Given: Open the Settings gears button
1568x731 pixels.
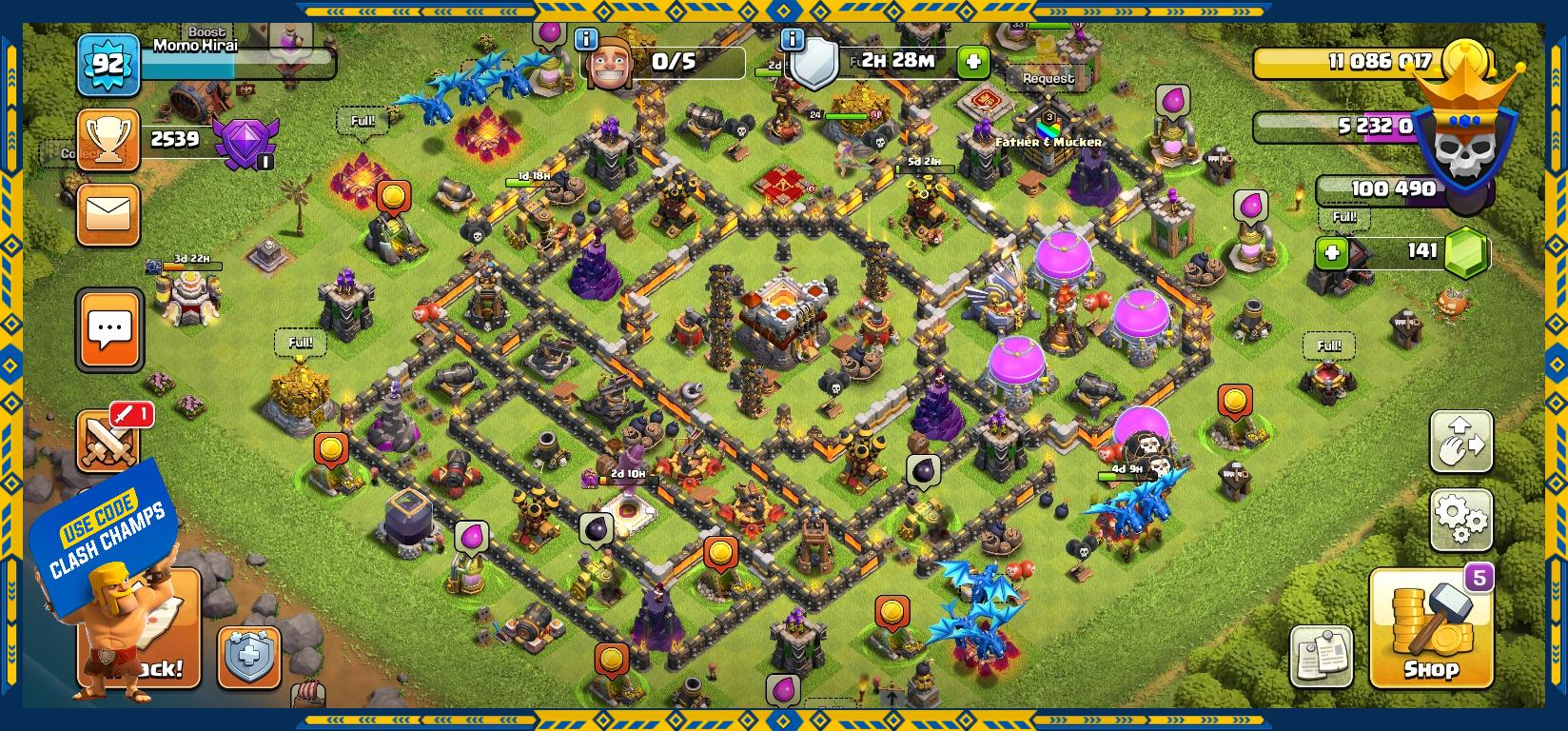Looking at the screenshot, I should (x=1460, y=520).
